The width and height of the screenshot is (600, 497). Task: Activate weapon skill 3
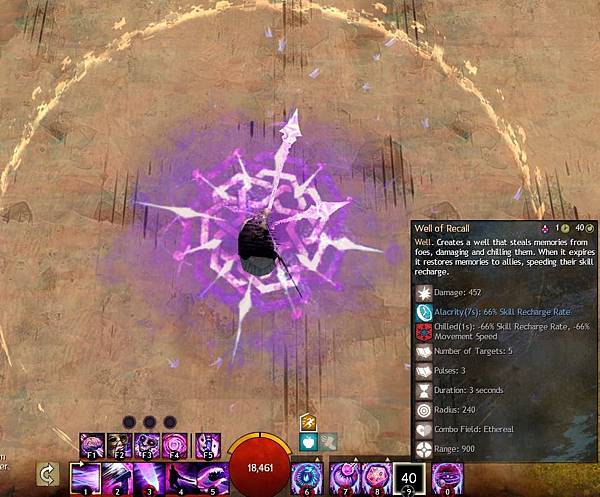[147, 478]
